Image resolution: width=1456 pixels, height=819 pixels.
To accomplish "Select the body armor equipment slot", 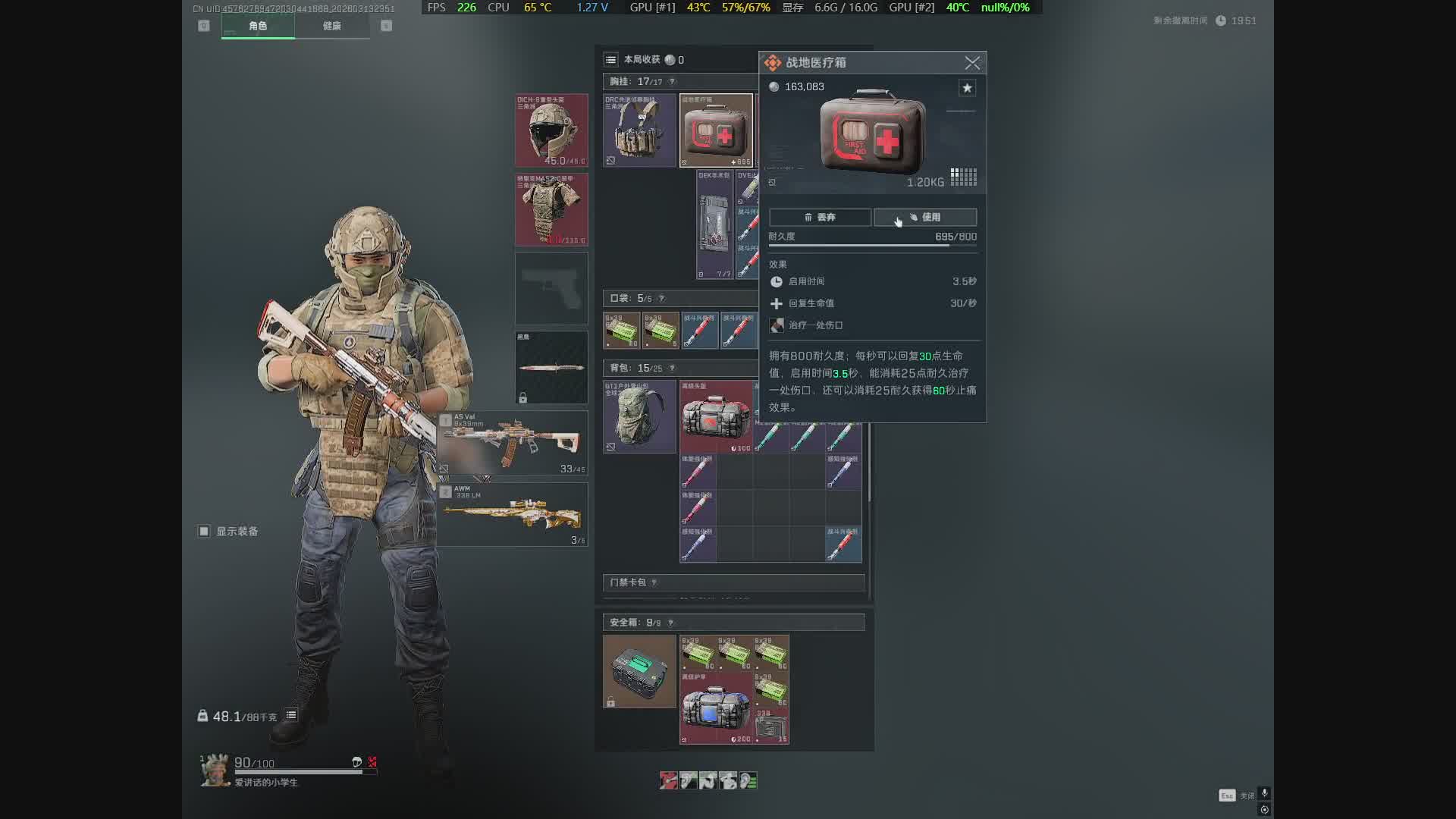I will point(551,209).
